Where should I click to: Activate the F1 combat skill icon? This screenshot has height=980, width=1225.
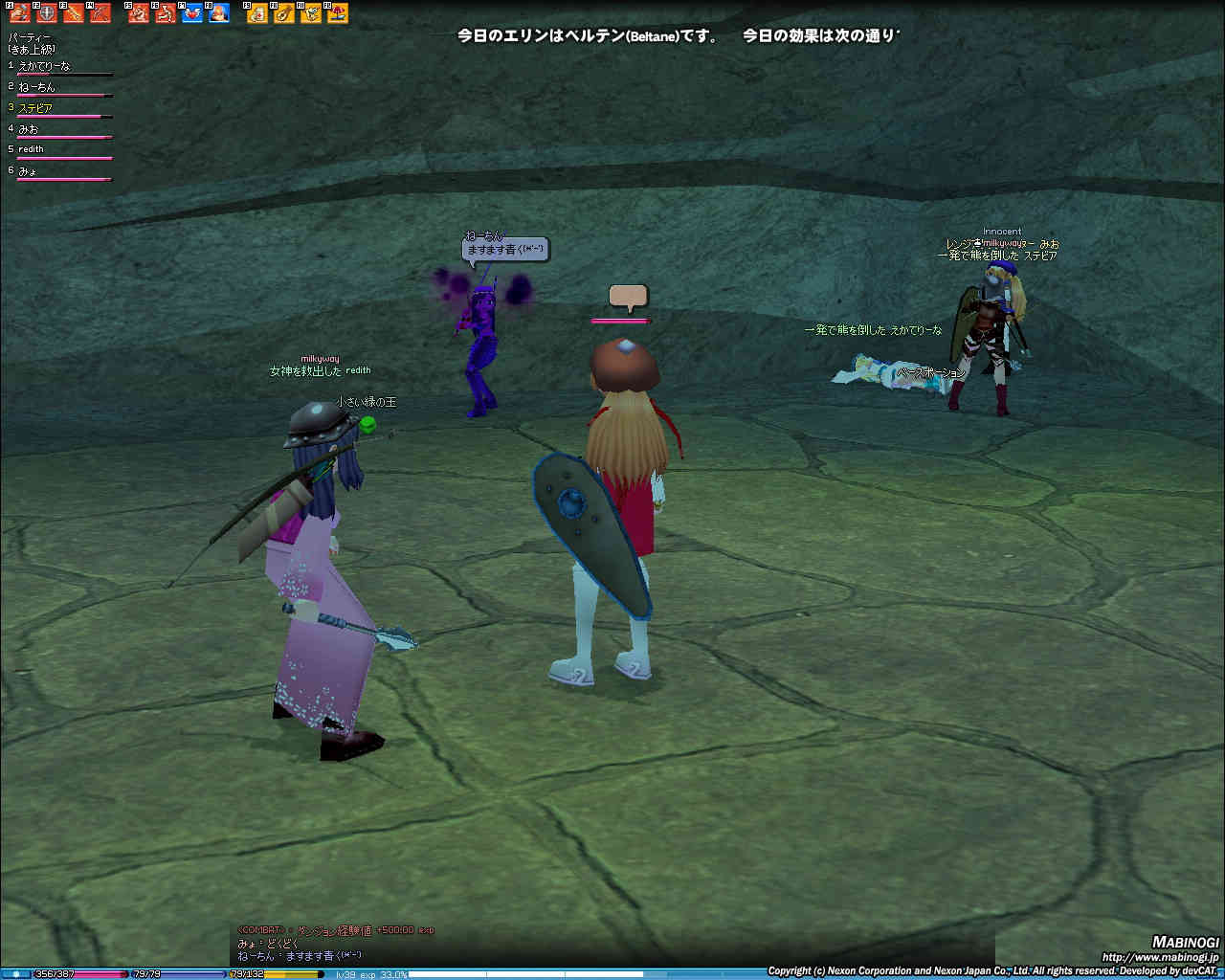coord(20,12)
